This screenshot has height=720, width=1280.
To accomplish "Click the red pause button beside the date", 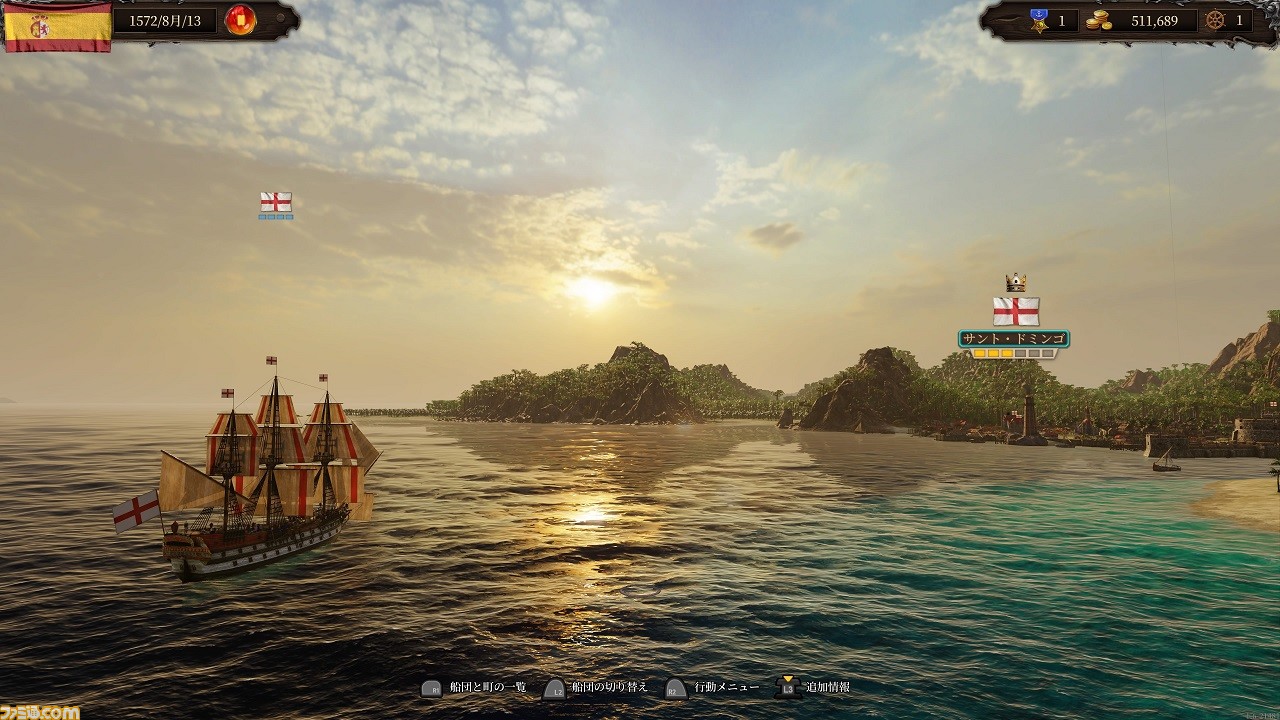I will point(240,19).
